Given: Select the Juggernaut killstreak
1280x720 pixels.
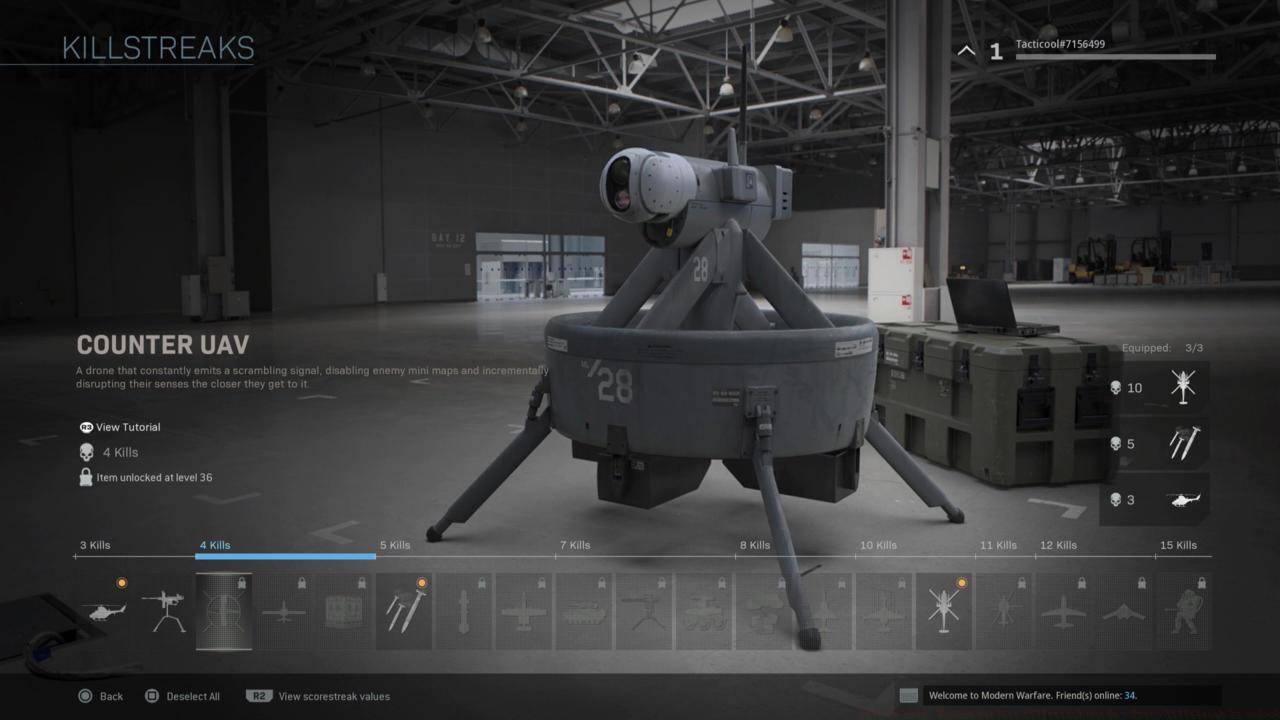Looking at the screenshot, I should point(1184,610).
